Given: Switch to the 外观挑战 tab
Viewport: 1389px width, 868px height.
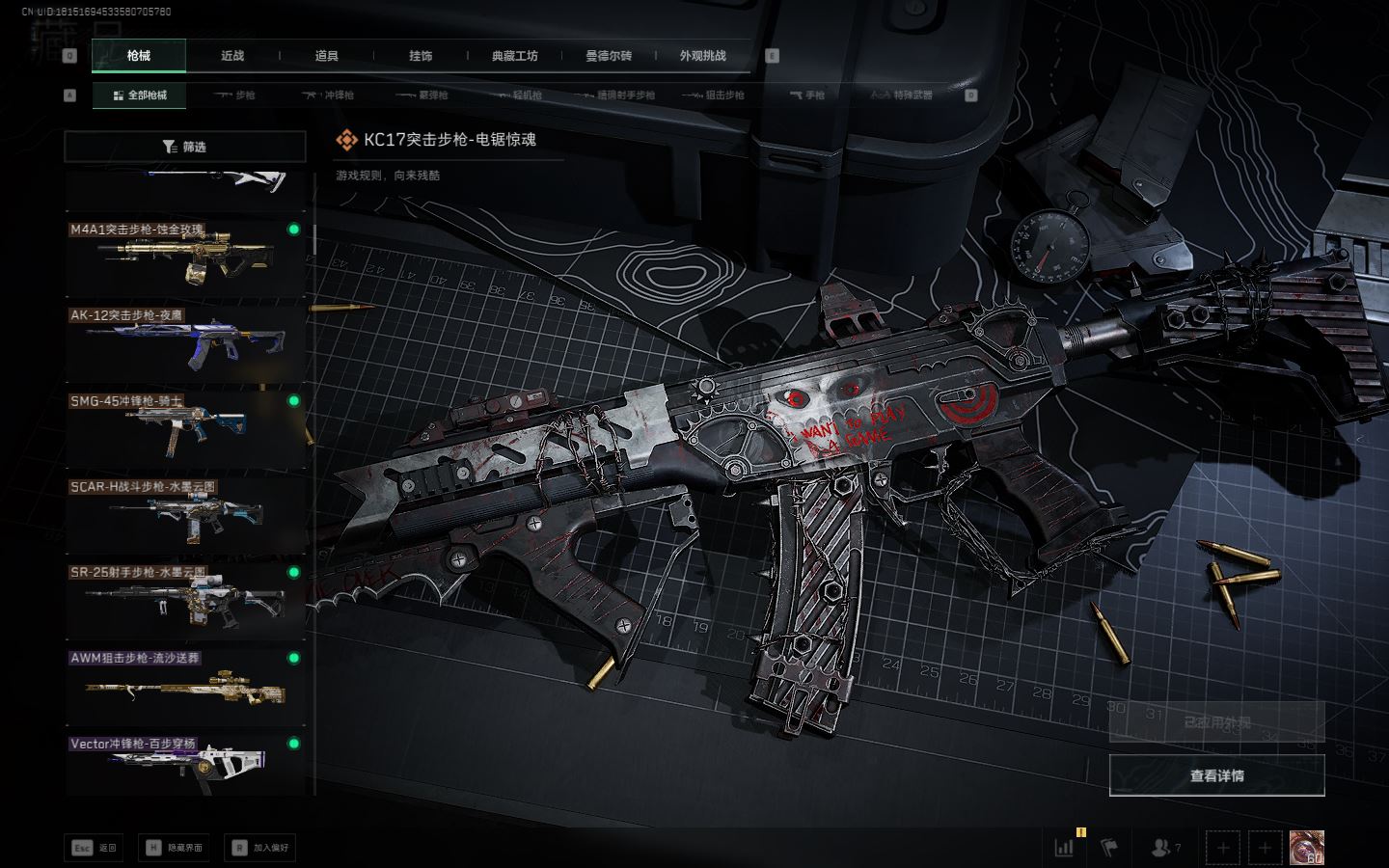Looking at the screenshot, I should tap(702, 56).
